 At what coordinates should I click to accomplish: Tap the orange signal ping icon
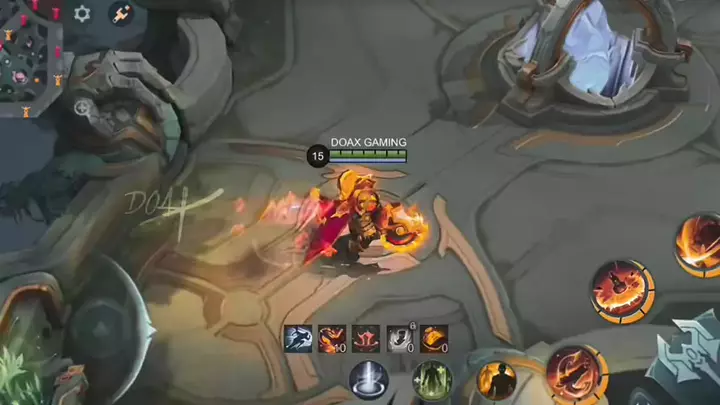tap(121, 14)
